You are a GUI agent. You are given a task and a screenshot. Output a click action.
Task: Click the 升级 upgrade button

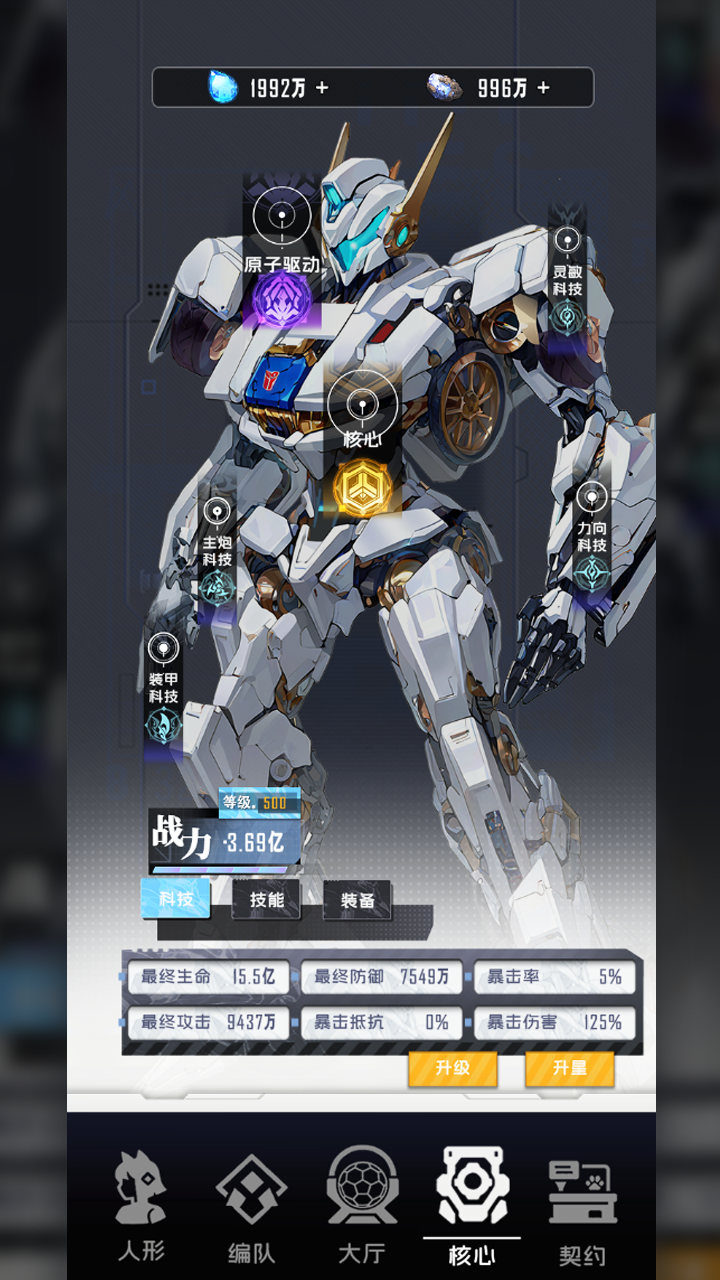453,1068
